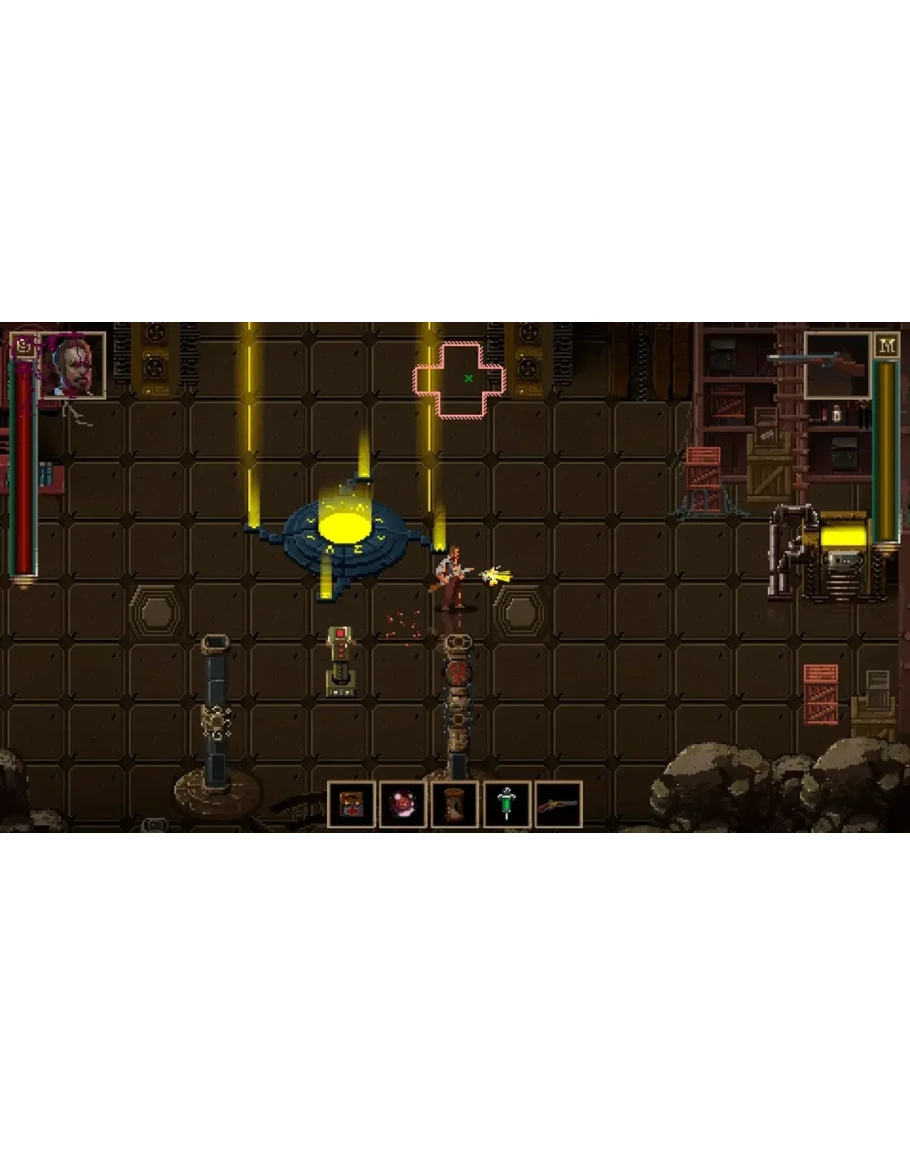Equip the flintlock gun hotbar slot
The width and height of the screenshot is (910, 1155).
point(559,804)
